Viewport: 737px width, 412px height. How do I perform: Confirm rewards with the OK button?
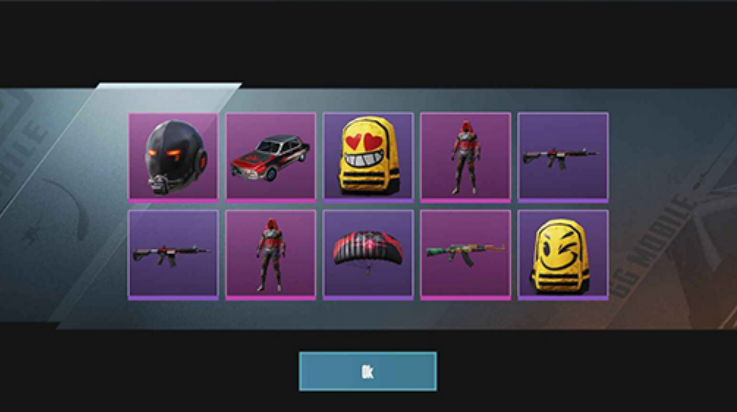[x=367, y=371]
